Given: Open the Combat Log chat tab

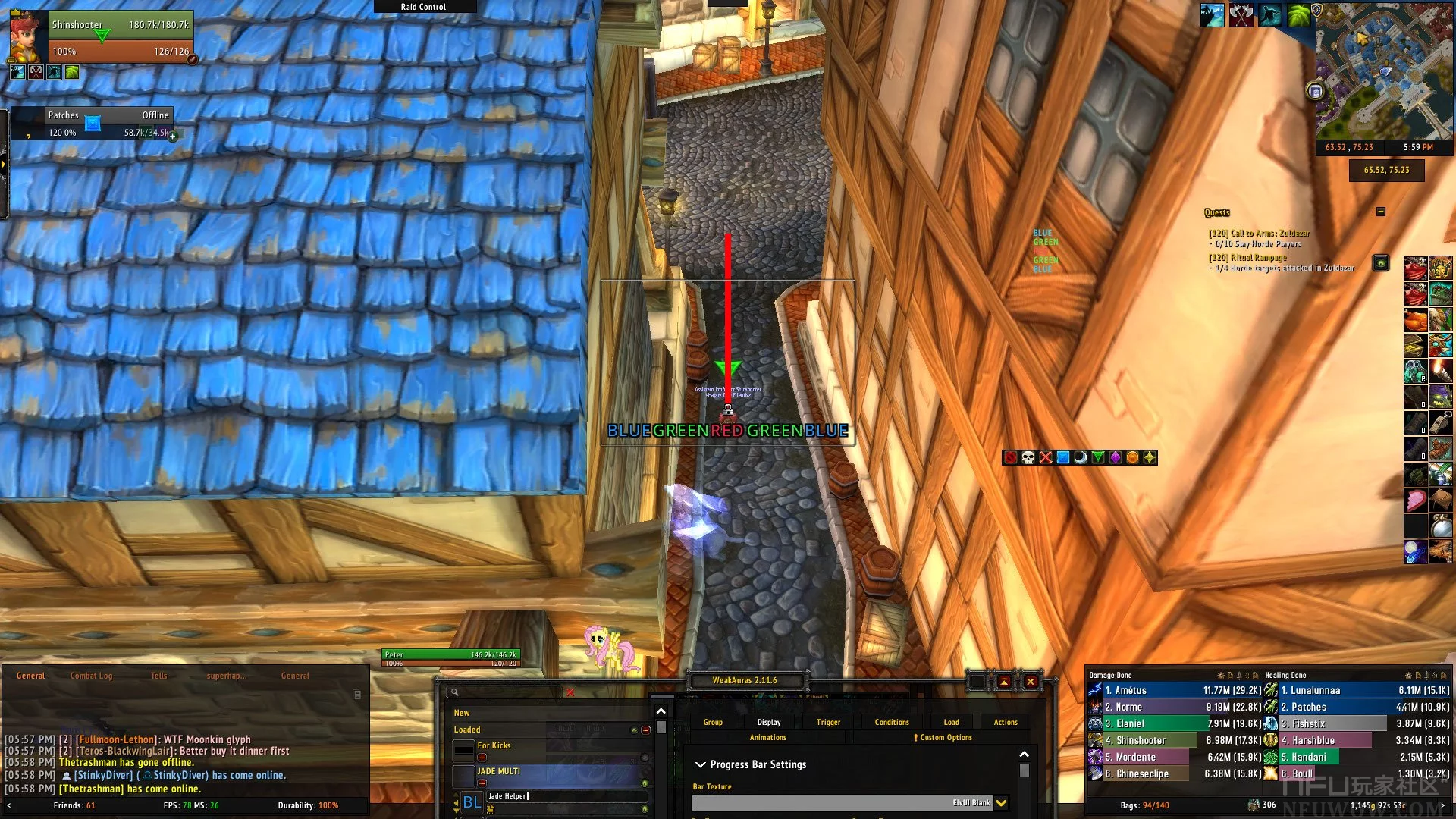Looking at the screenshot, I should (x=91, y=676).
